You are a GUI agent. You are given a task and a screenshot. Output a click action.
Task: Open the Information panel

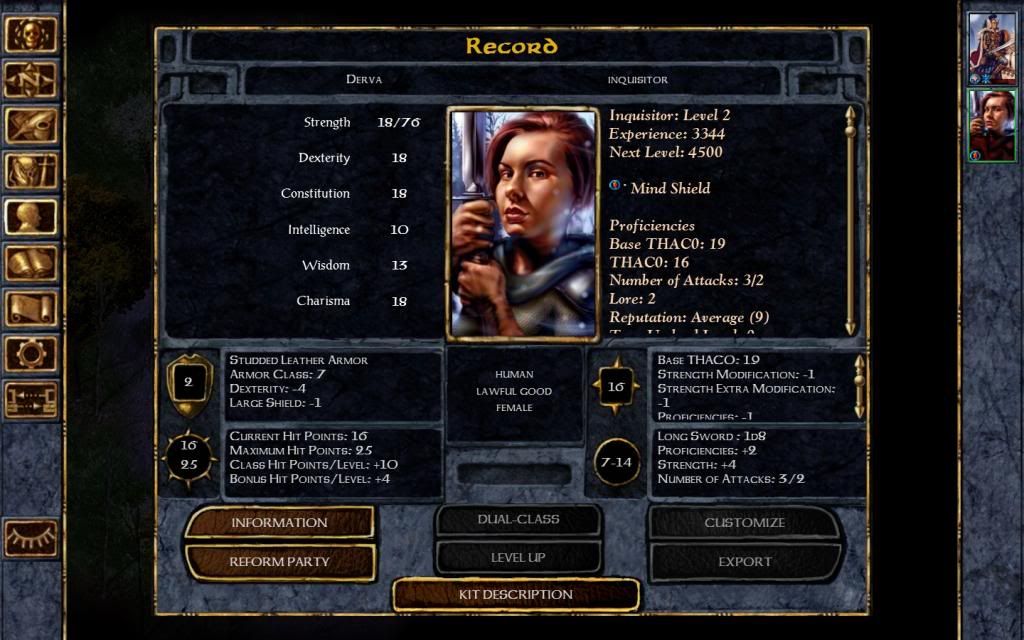point(279,522)
